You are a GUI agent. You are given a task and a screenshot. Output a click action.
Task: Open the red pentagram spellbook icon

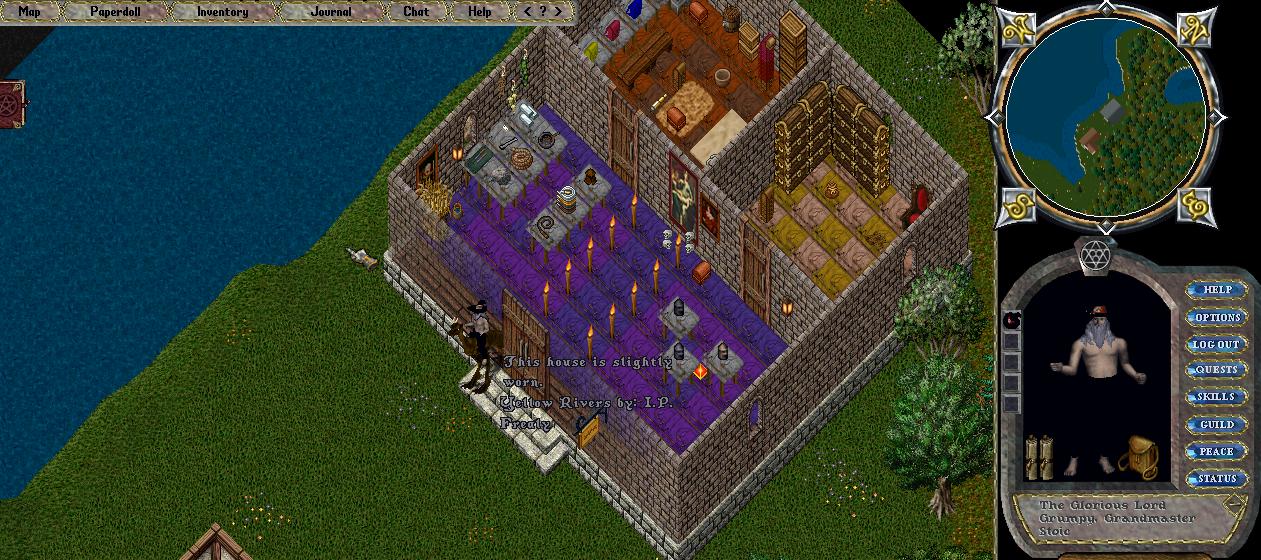pyautogui.click(x=13, y=104)
